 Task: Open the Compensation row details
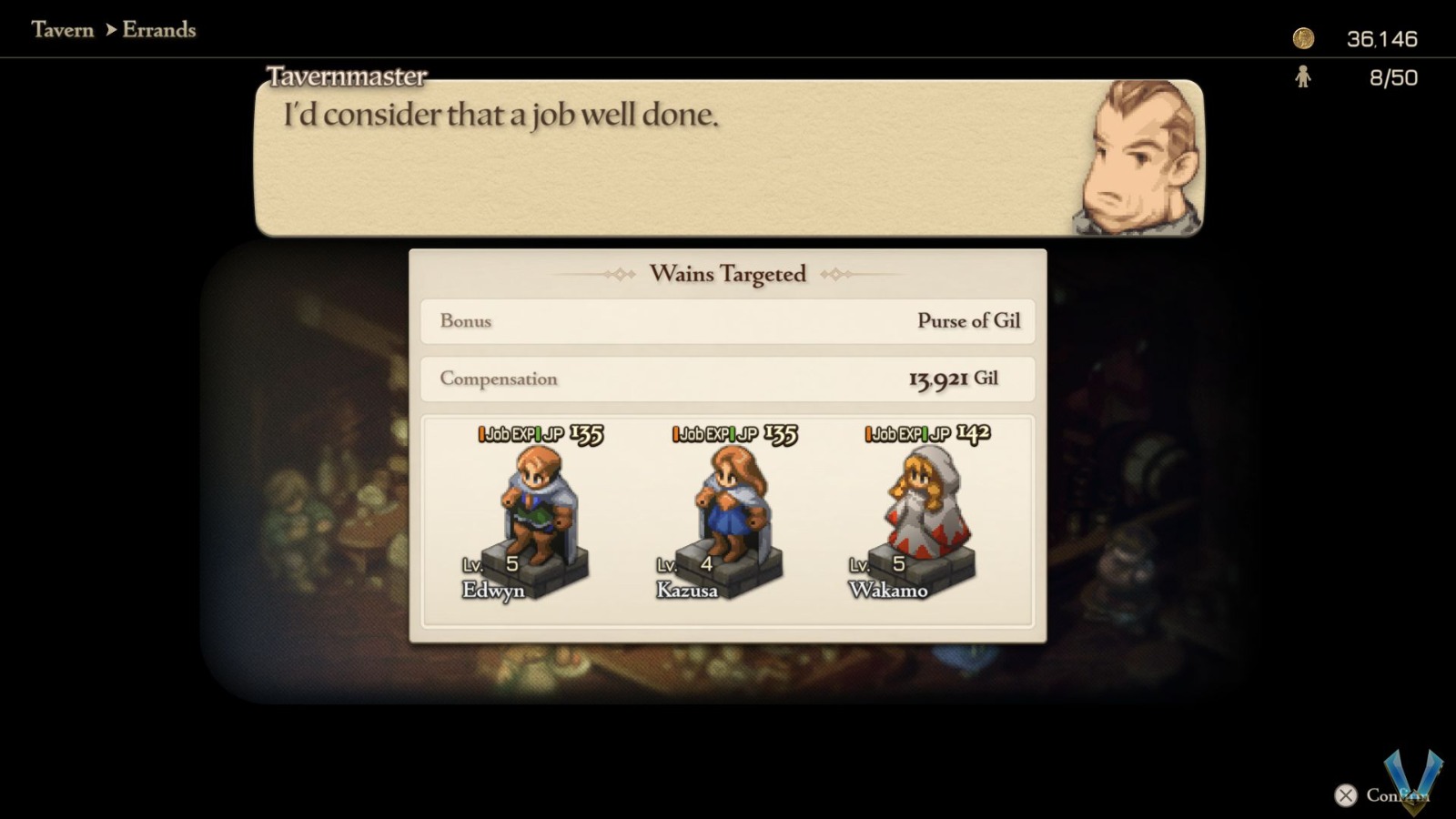click(x=726, y=379)
